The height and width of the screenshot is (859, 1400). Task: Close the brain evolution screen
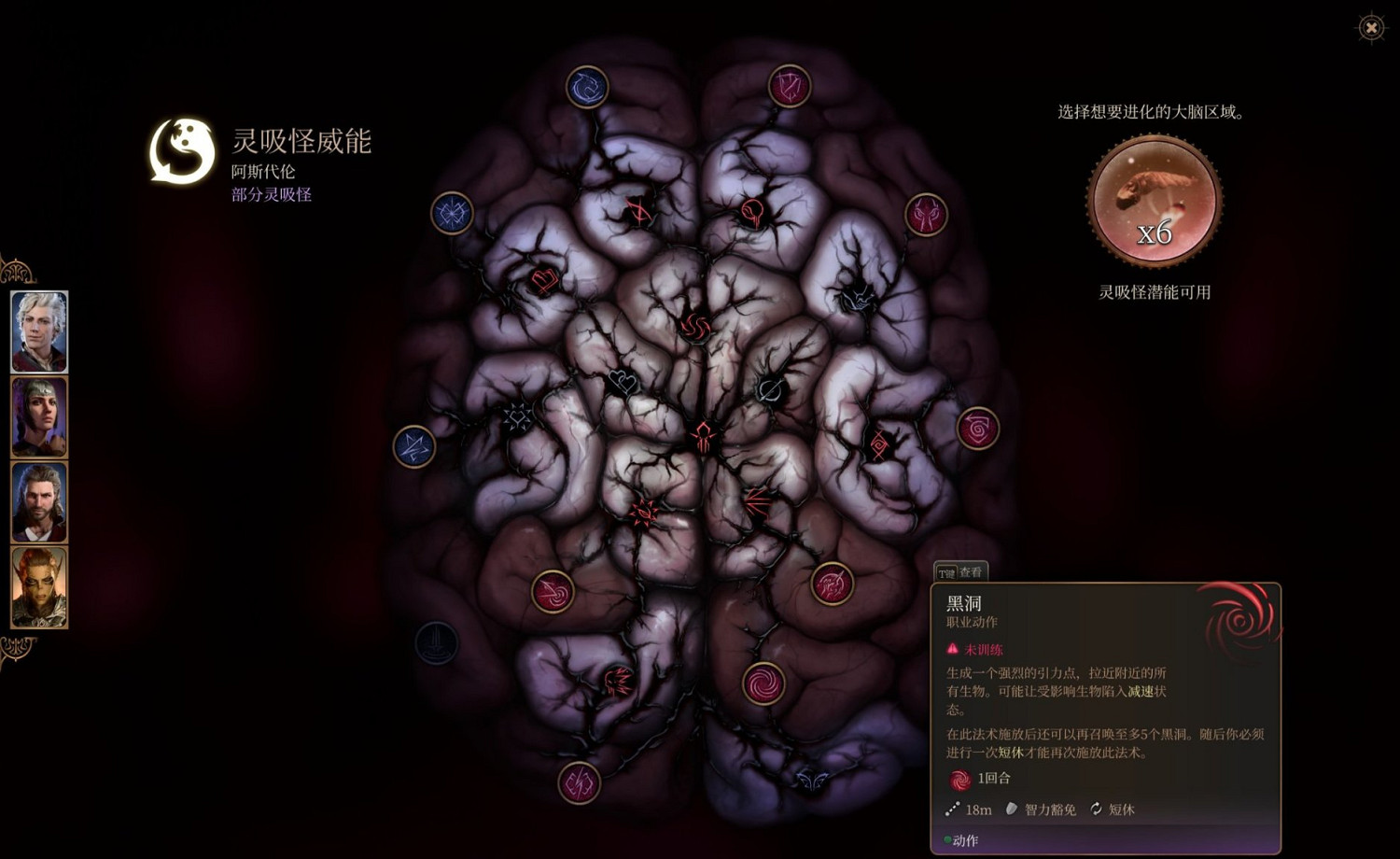coord(1370,28)
